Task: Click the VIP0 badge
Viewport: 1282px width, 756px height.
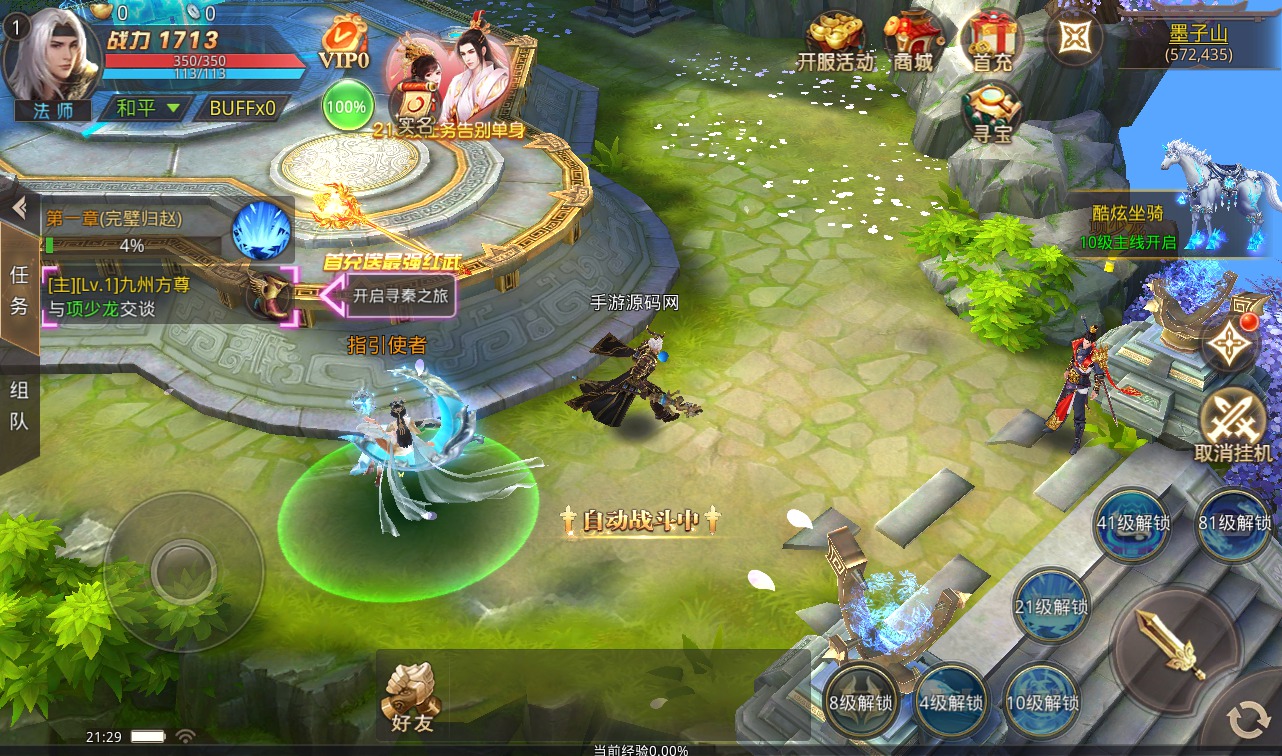Action: pos(345,45)
